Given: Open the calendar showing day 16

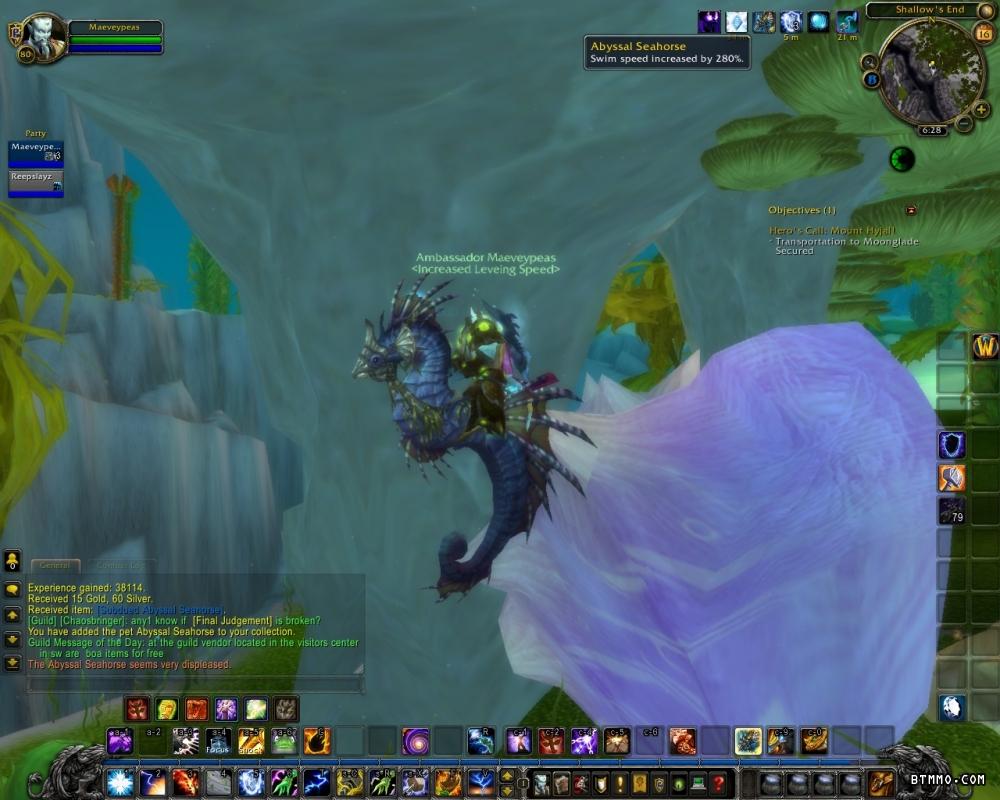Looking at the screenshot, I should point(982,33).
